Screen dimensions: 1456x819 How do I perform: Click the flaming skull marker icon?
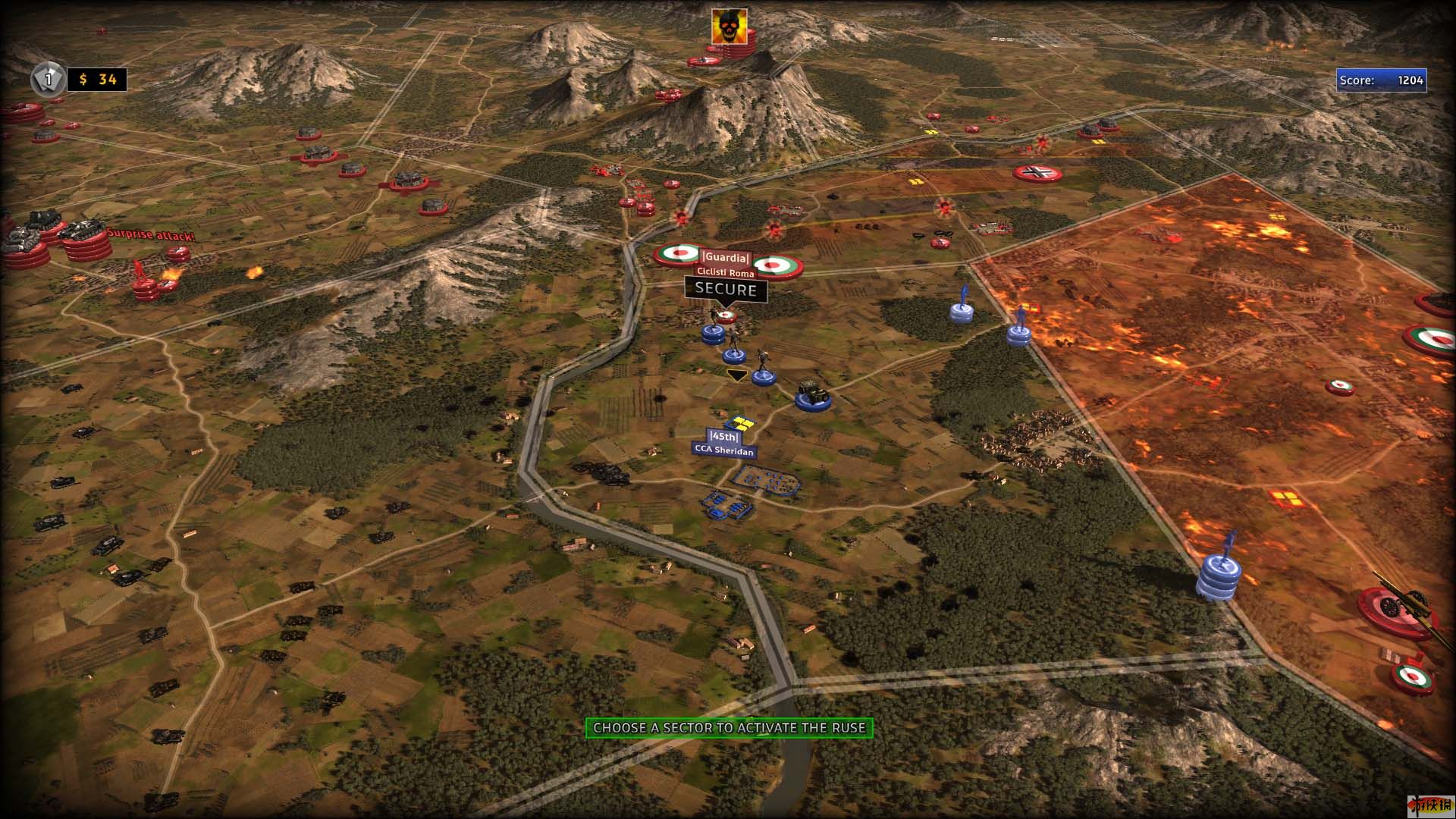pos(729,27)
